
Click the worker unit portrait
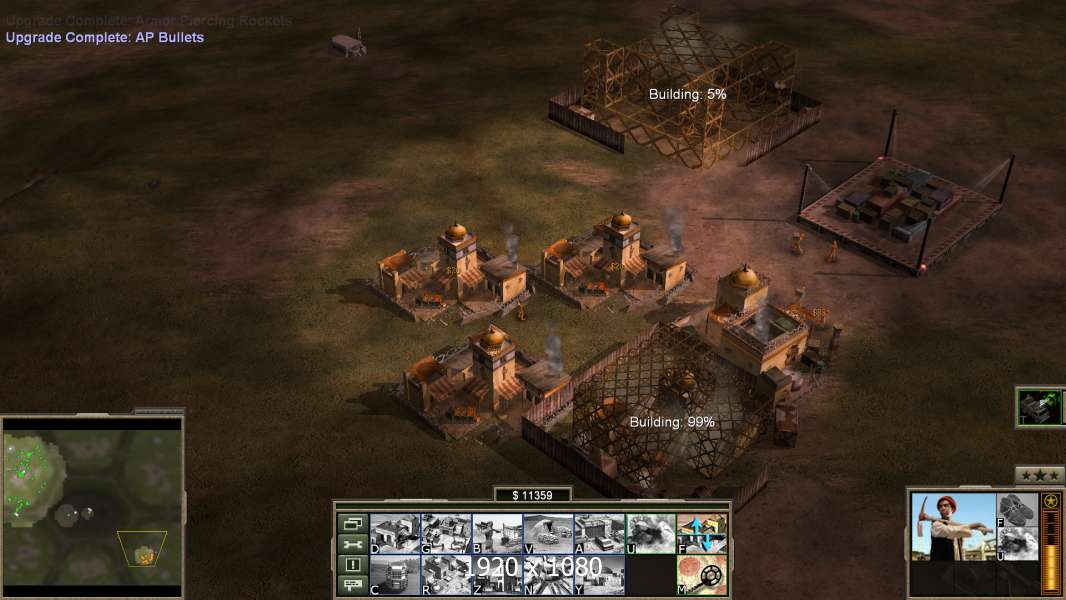pyautogui.click(x=954, y=527)
